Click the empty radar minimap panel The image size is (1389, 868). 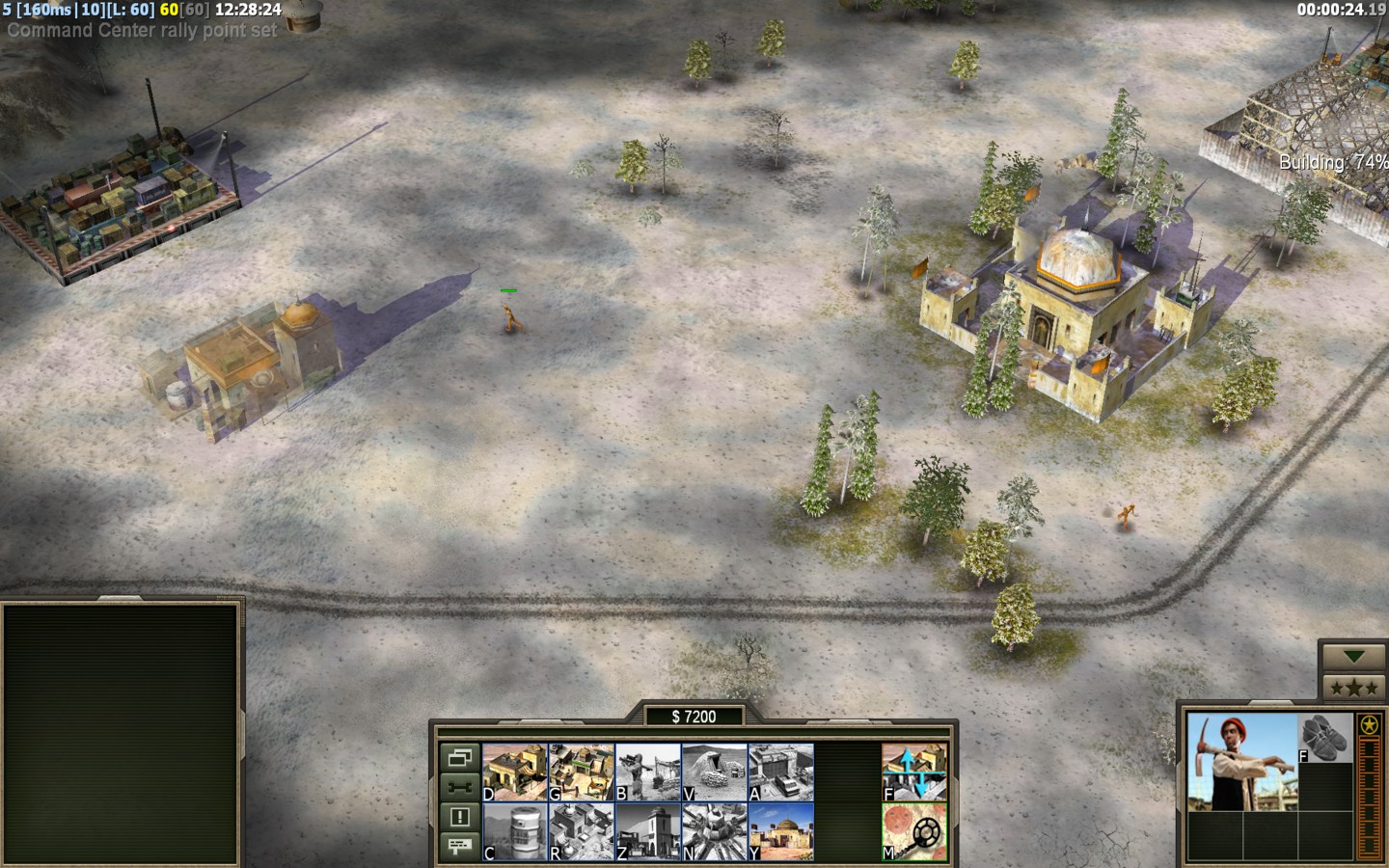122,734
